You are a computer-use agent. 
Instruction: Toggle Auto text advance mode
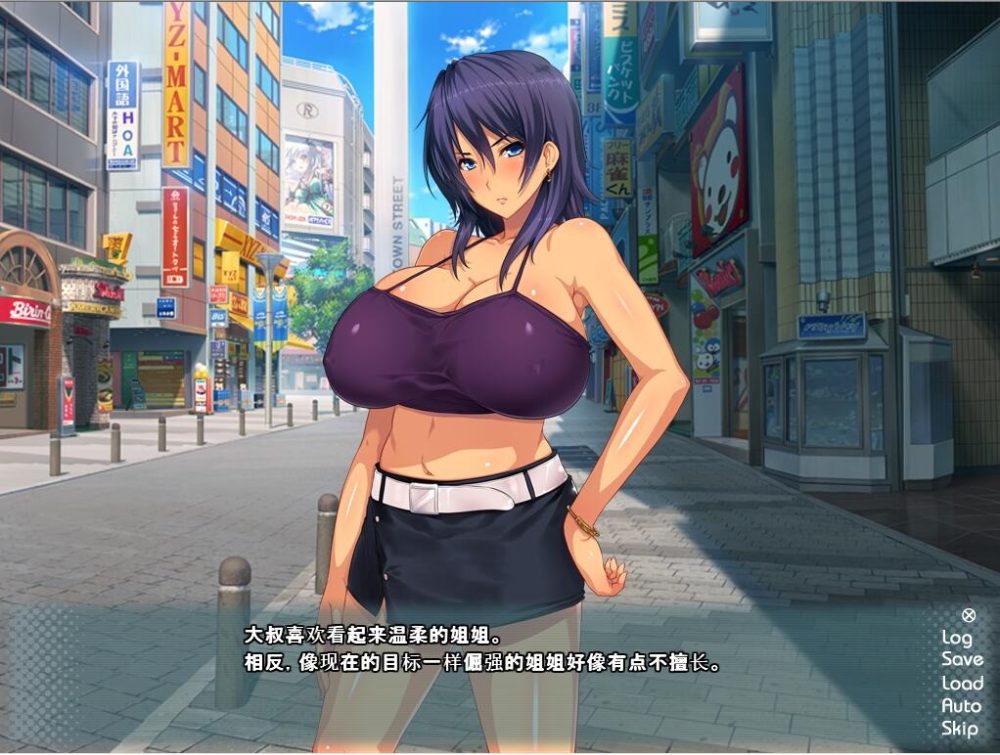pos(960,706)
